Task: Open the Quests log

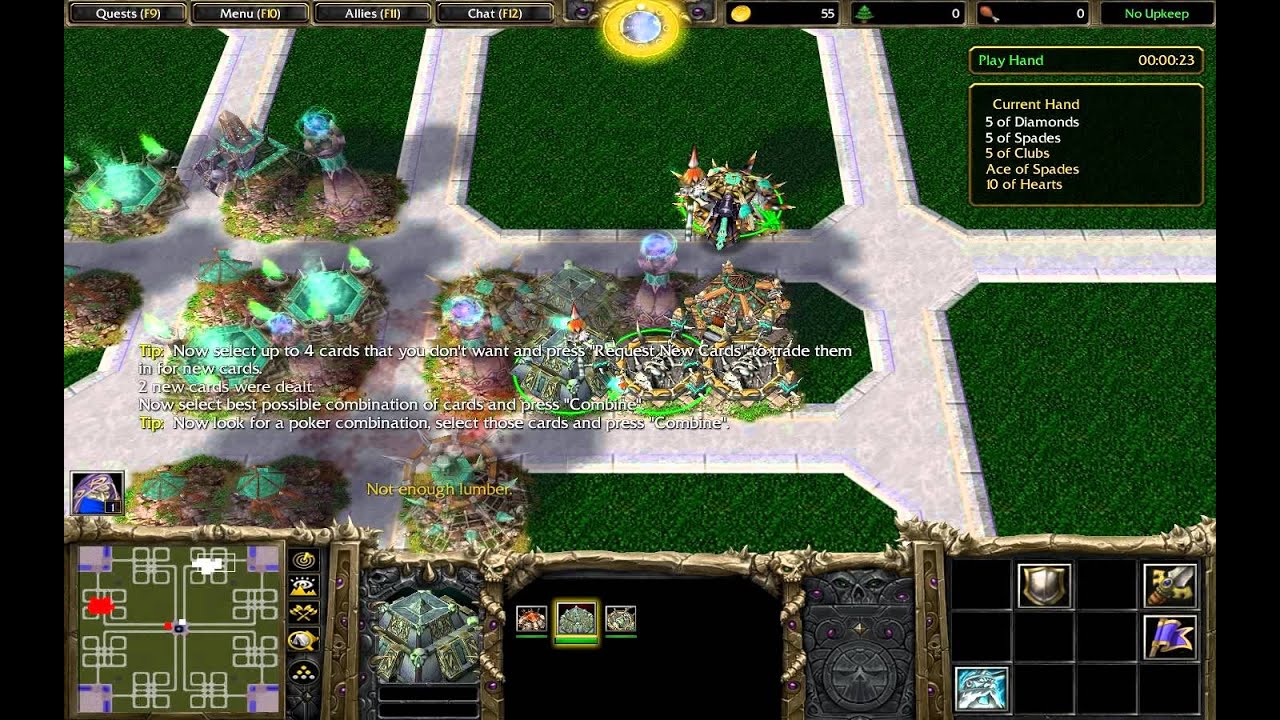Action: tap(128, 13)
